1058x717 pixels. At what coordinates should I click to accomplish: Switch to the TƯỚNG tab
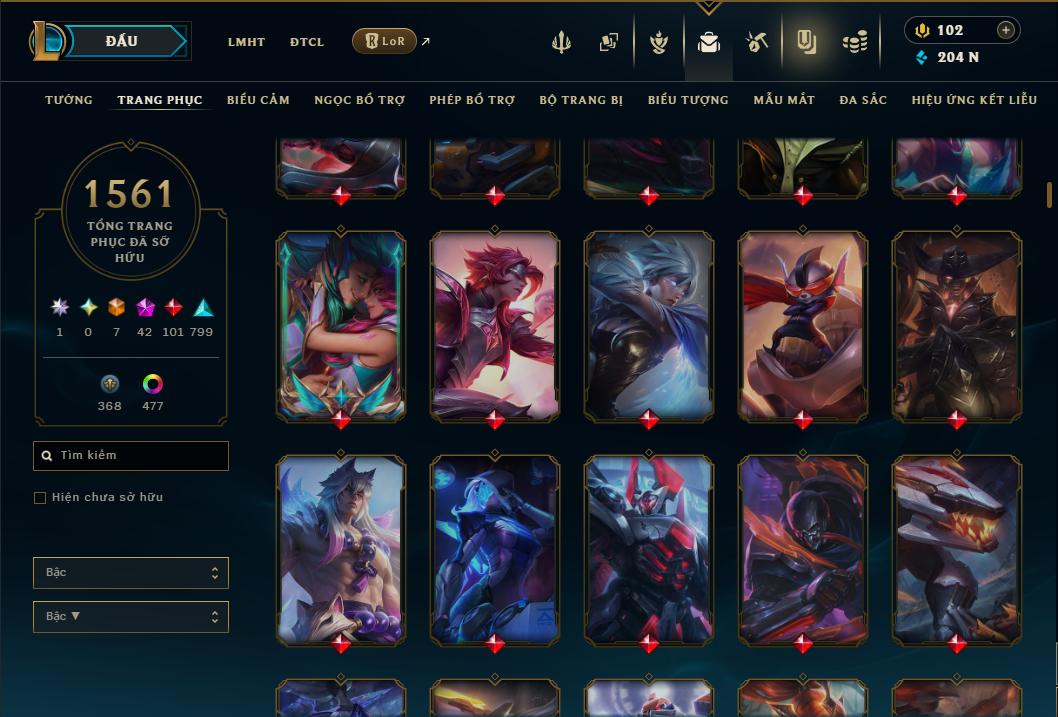click(x=69, y=100)
